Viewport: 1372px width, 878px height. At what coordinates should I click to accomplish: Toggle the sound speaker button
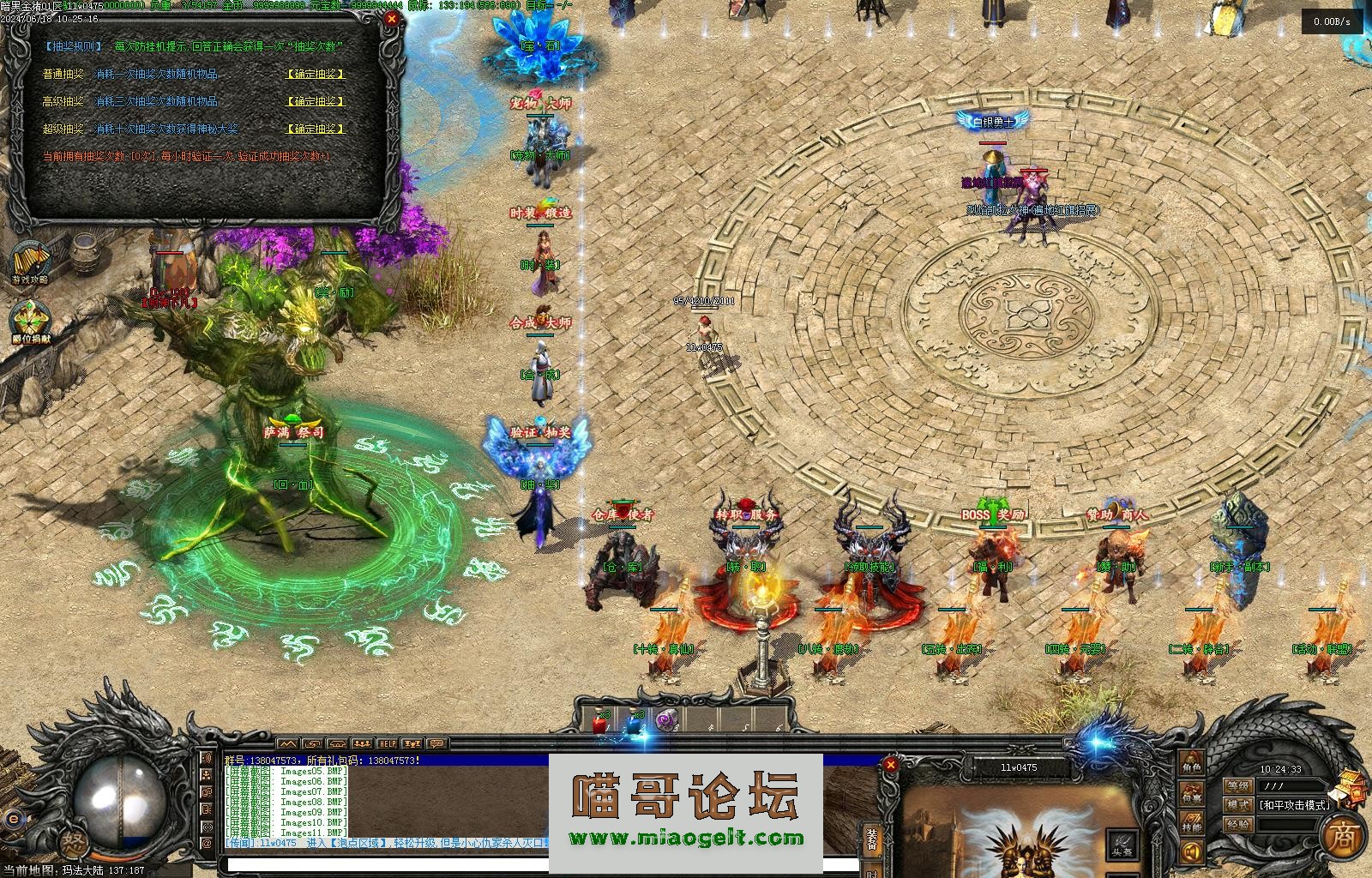coord(1191,852)
